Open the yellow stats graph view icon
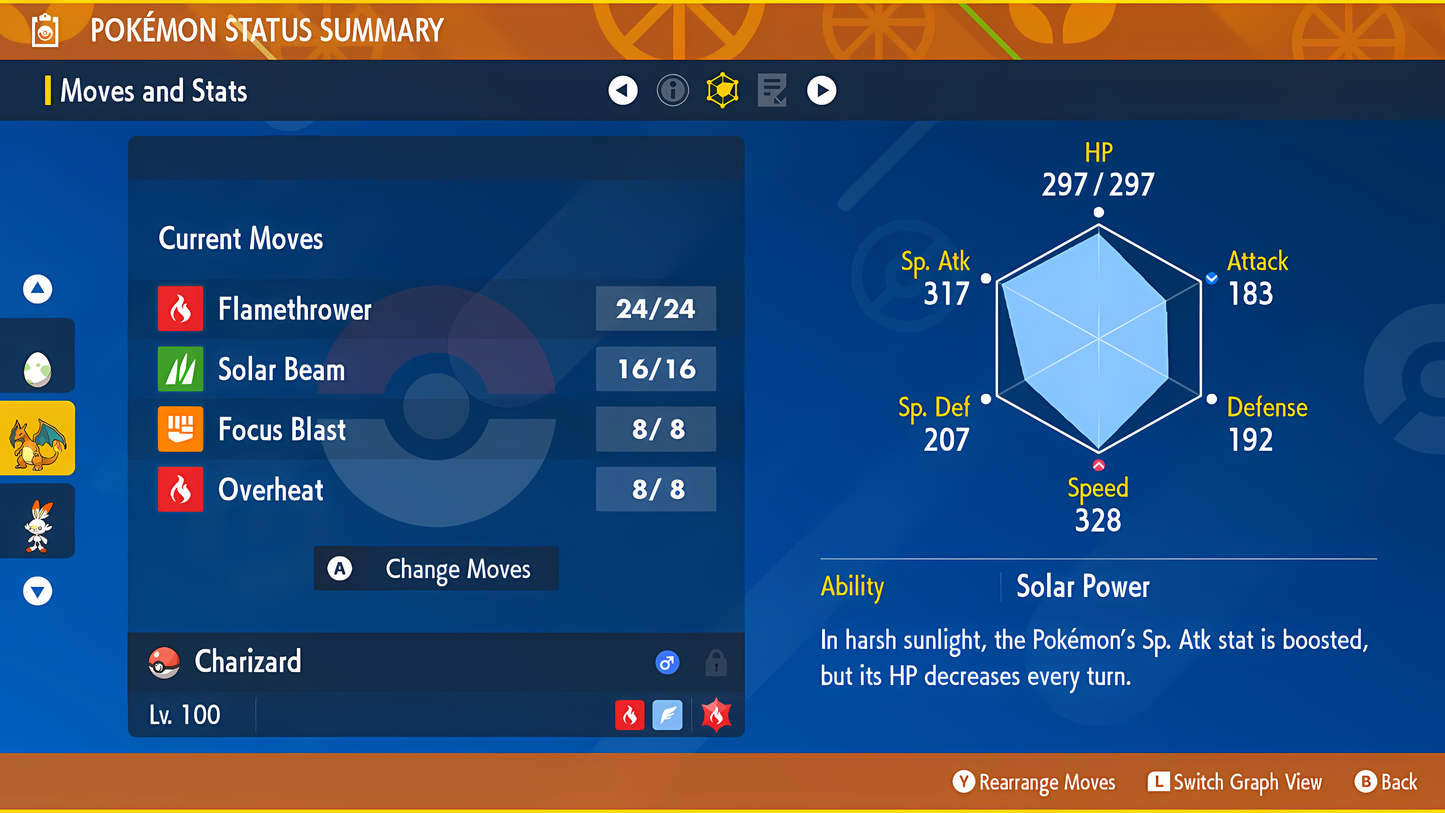Viewport: 1445px width, 813px height. tap(722, 90)
